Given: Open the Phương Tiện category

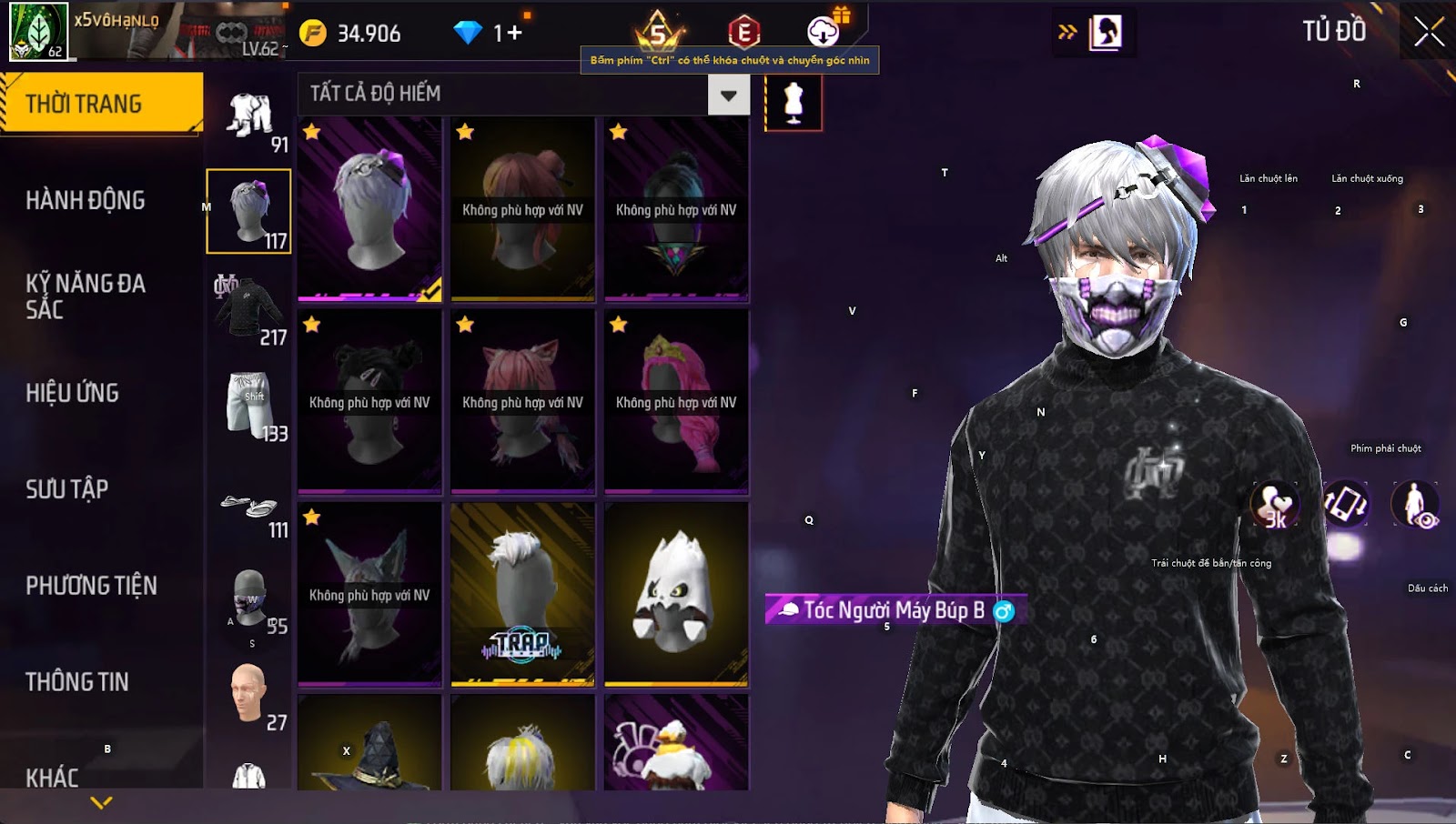Looking at the screenshot, I should pos(91,586).
